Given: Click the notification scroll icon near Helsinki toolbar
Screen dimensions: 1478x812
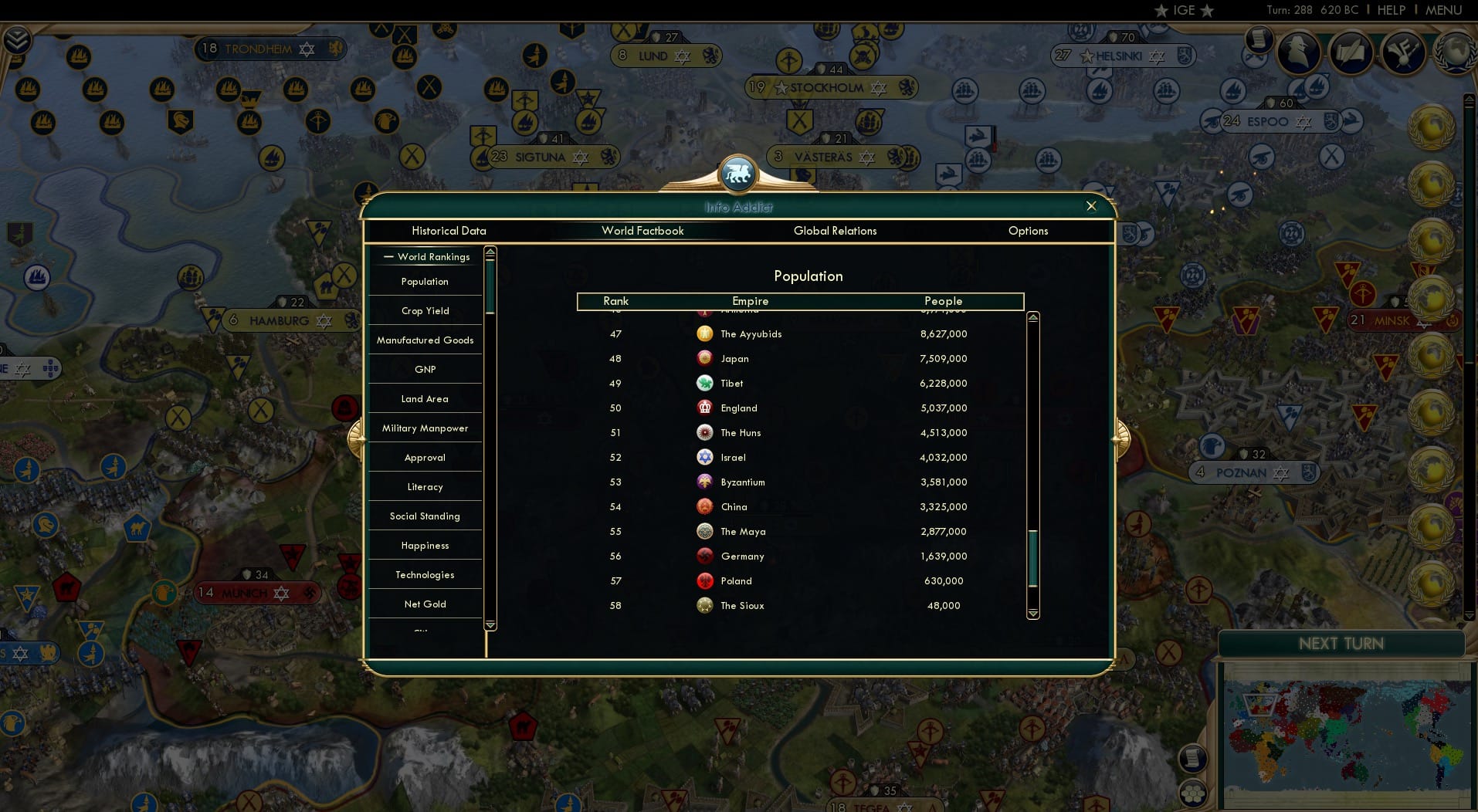Looking at the screenshot, I should coord(1260,39).
